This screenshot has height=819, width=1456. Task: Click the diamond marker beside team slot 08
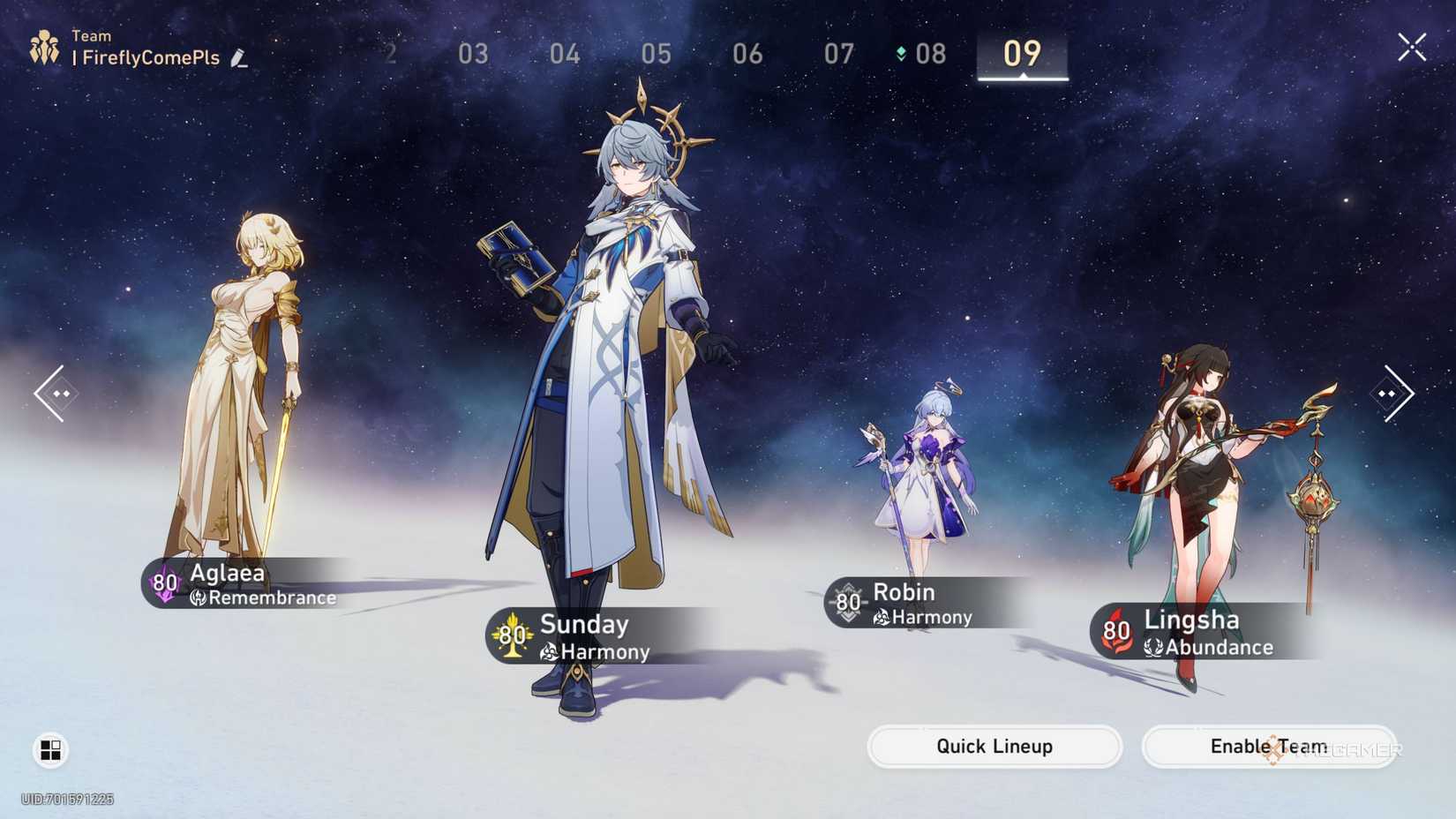[902, 53]
